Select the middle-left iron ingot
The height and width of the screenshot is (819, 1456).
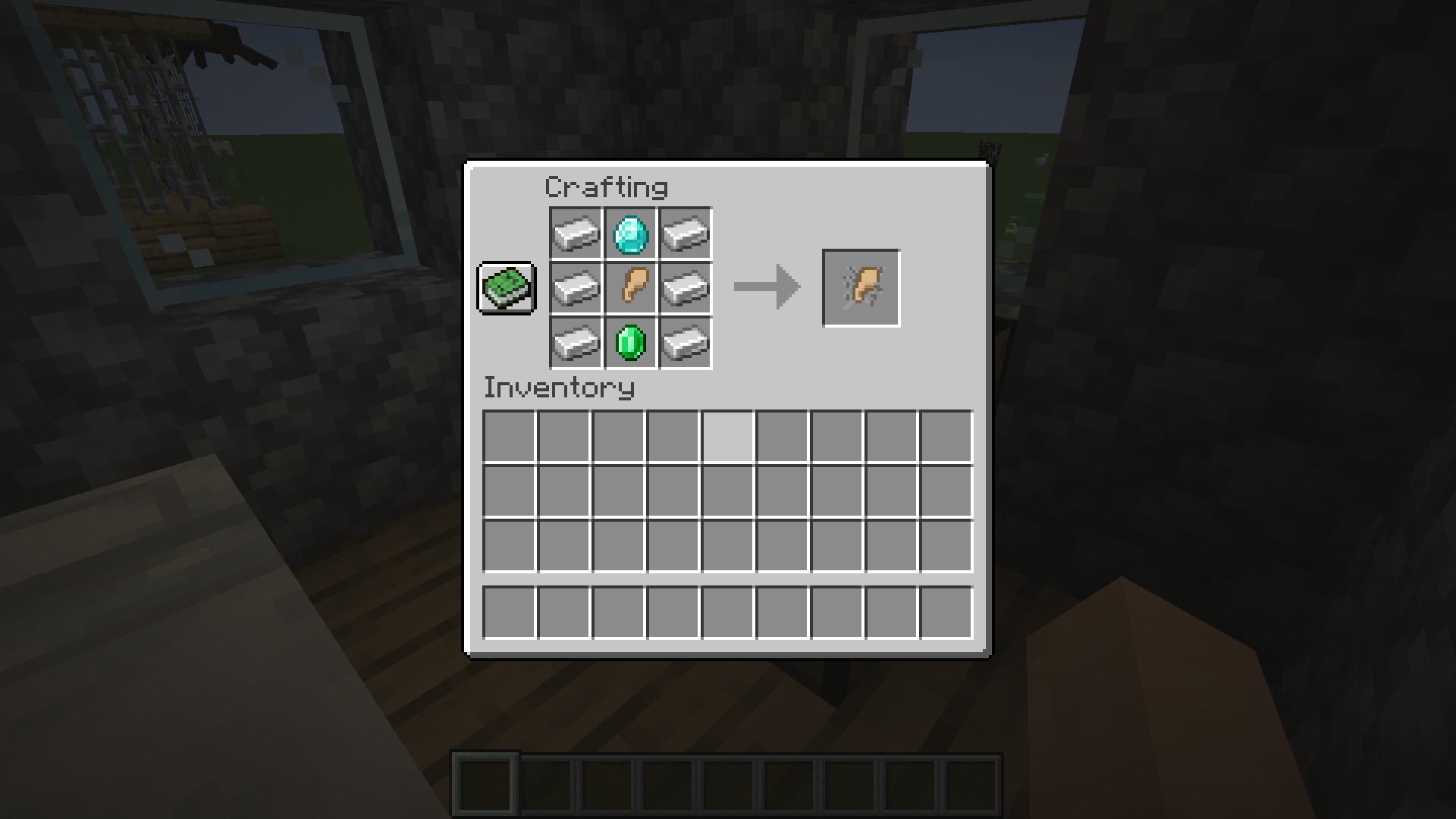(x=576, y=289)
